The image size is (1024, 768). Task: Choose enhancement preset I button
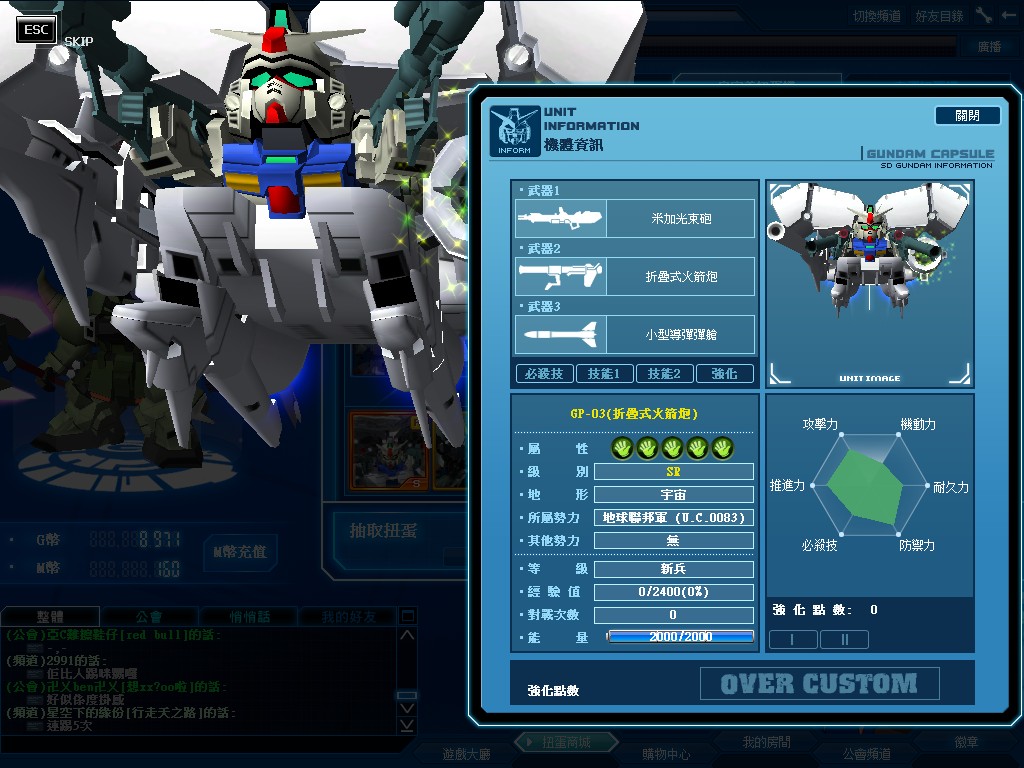click(x=792, y=639)
